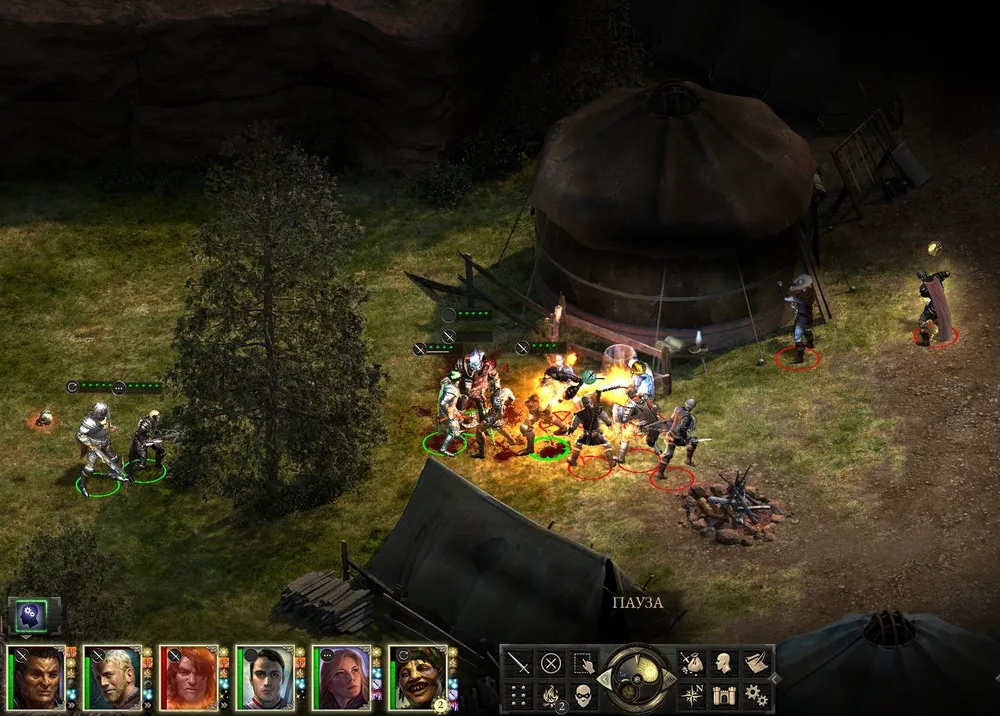Click the campfire rest button
The width and height of the screenshot is (1000, 716).
pos(550,694)
